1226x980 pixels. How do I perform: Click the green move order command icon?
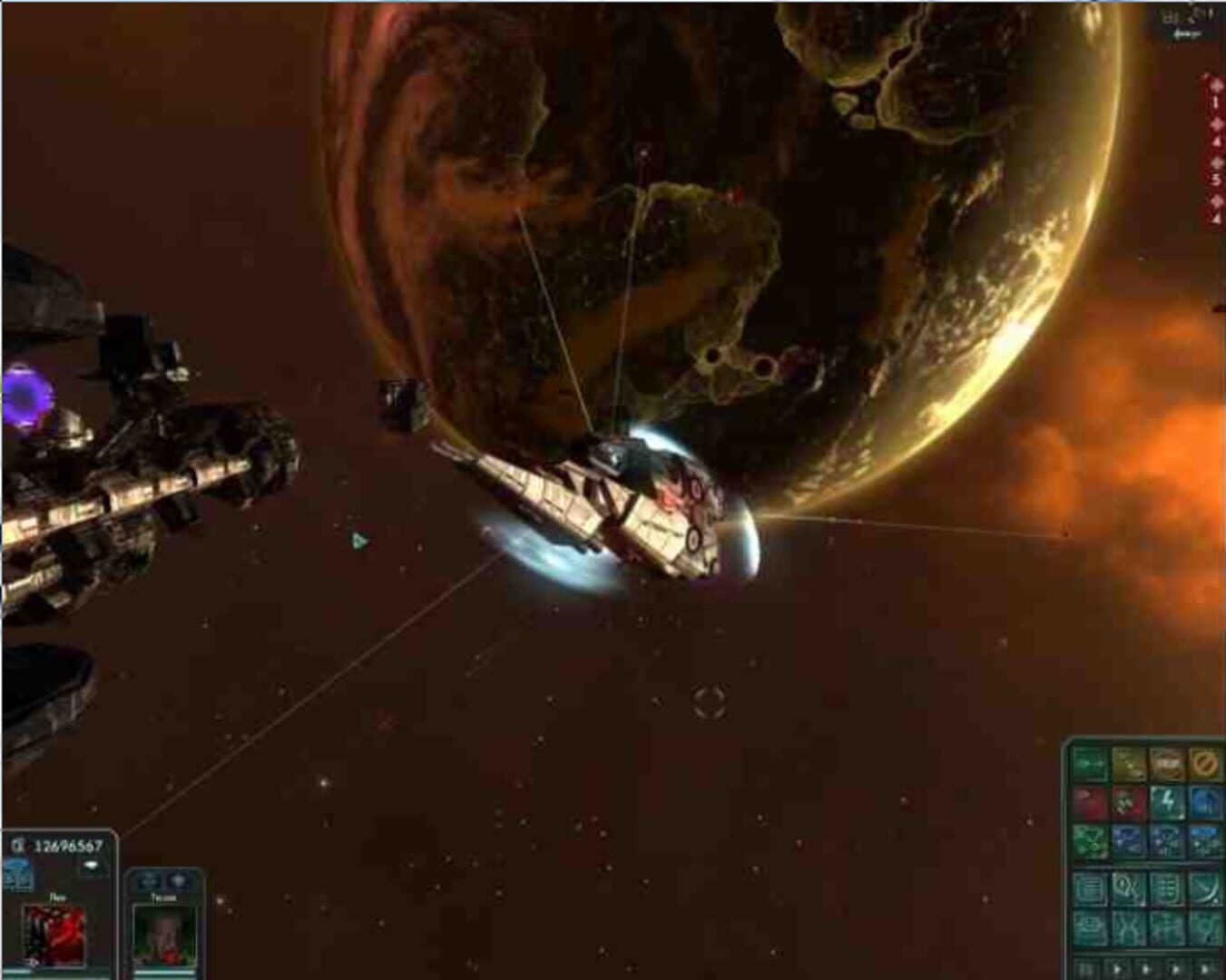(x=1090, y=764)
